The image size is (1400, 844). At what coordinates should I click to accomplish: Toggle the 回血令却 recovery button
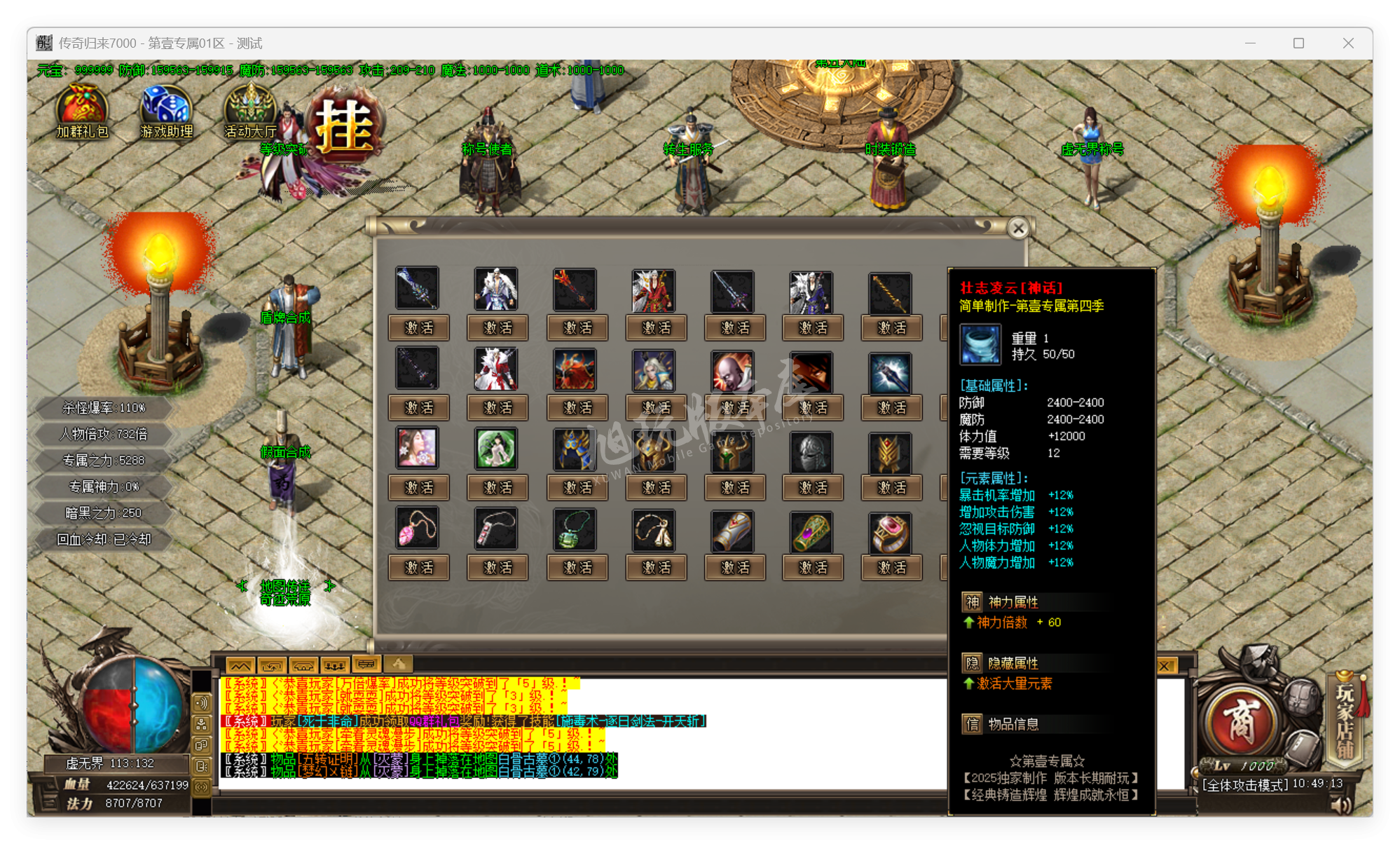[103, 540]
